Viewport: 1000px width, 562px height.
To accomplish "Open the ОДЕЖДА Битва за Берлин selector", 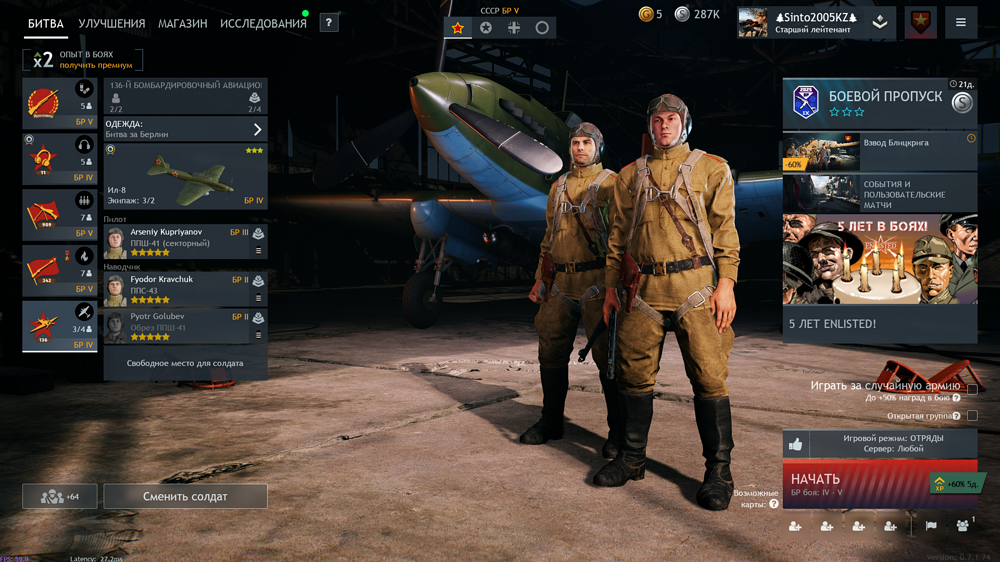I will 185,129.
